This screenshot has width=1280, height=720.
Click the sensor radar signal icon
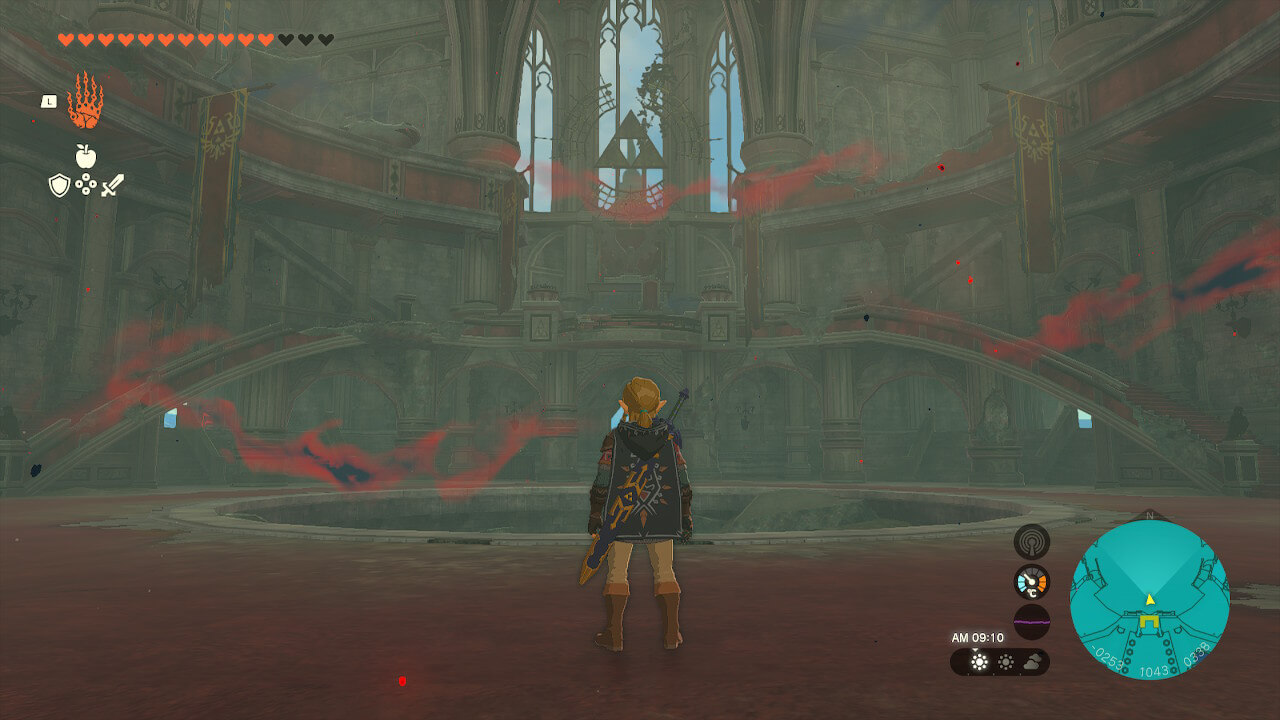(1031, 542)
